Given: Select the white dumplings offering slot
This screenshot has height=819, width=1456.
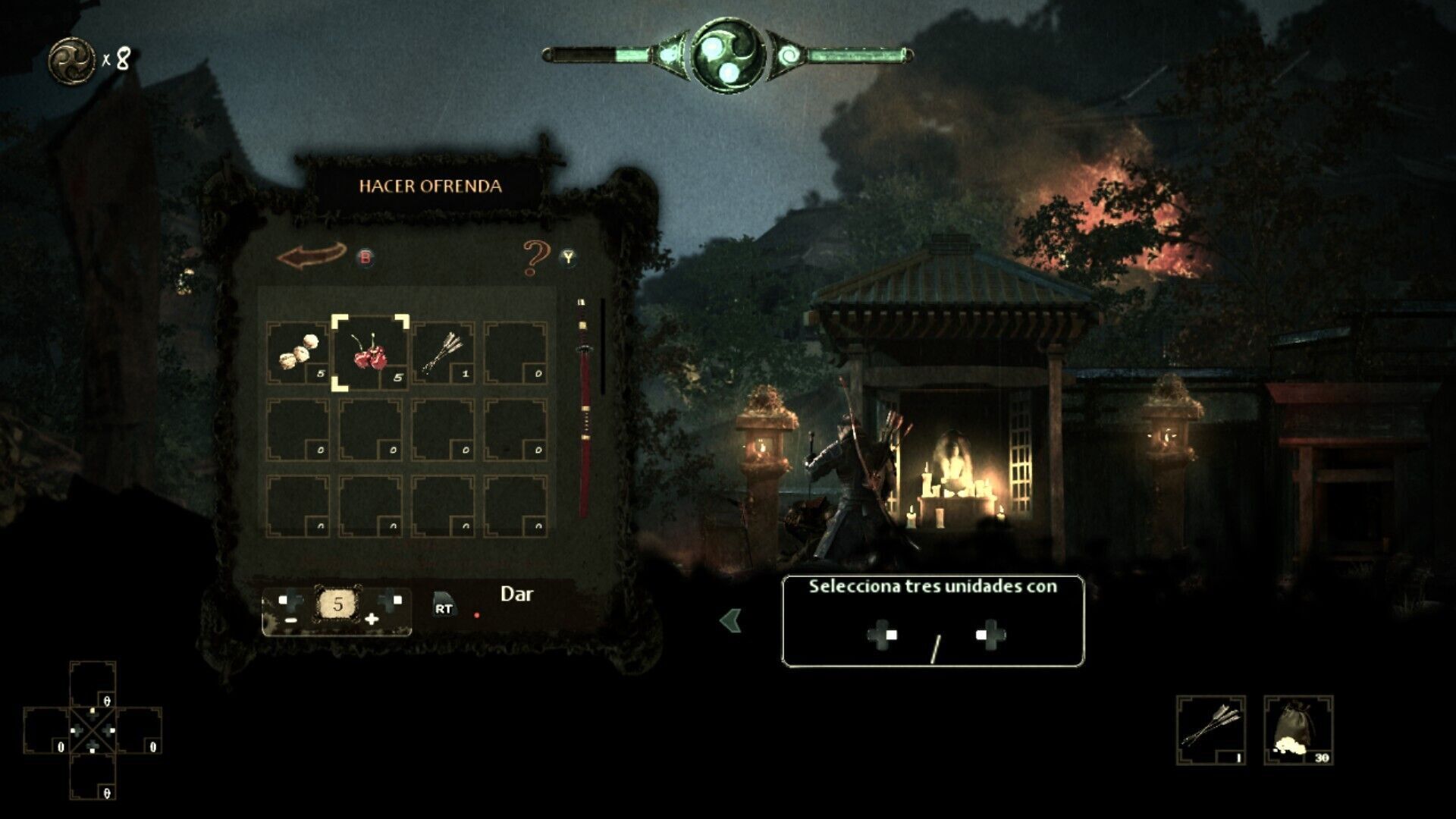Looking at the screenshot, I should coord(297,353).
